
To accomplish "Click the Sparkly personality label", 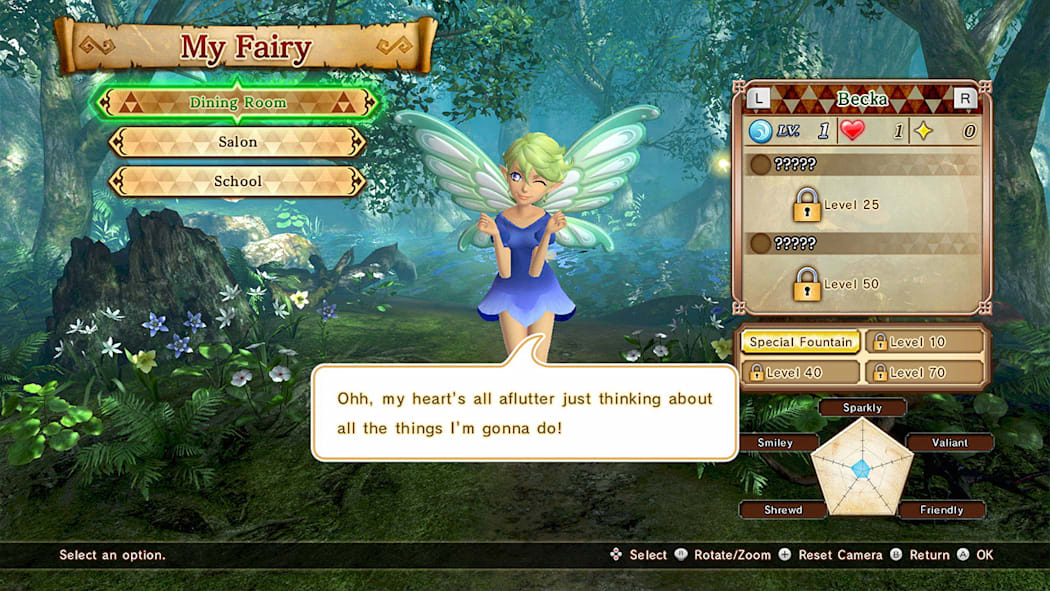I will tap(862, 408).
